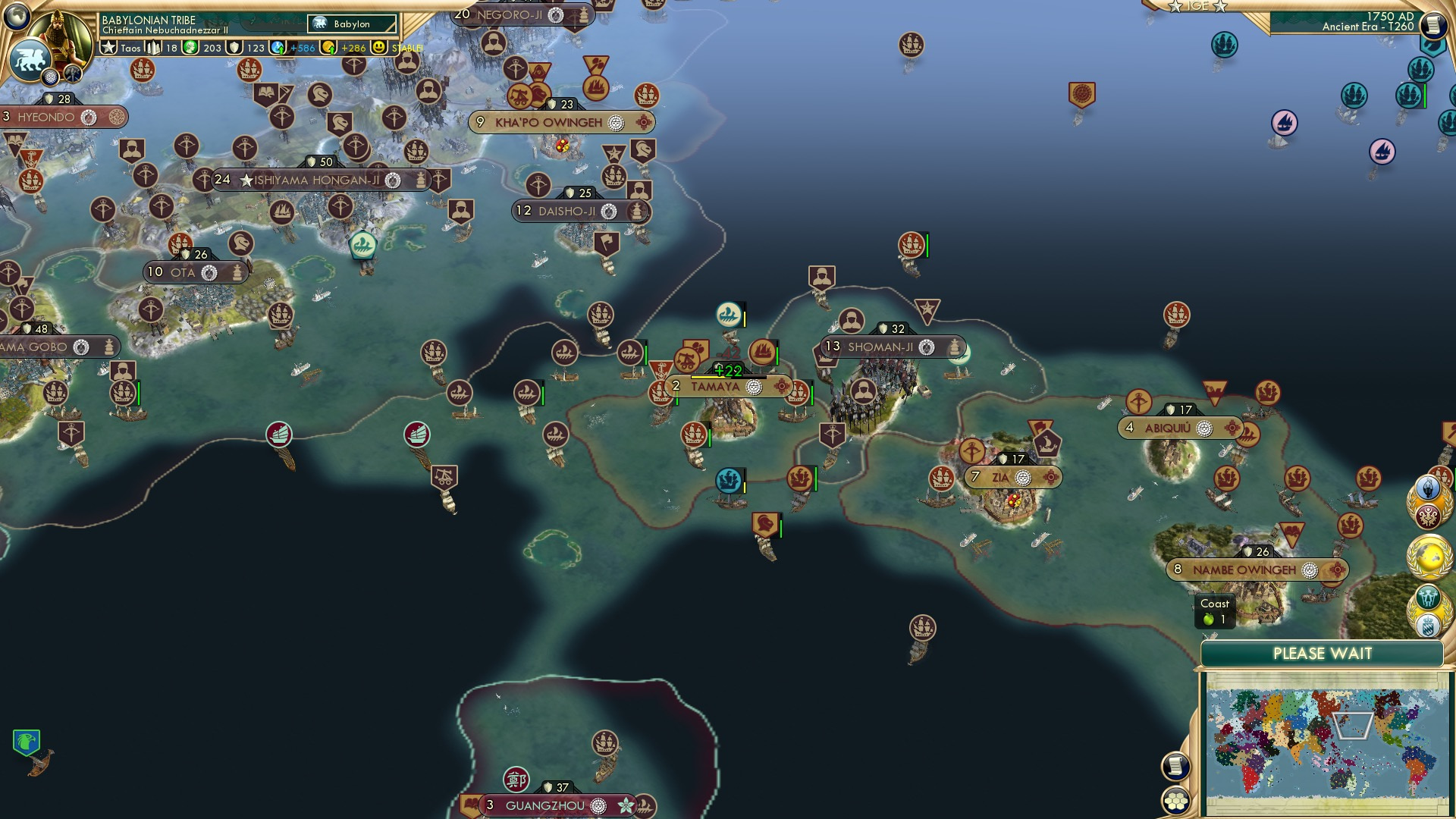The image size is (1456, 819).
Task: Click the gold coin income icon
Action: (x=329, y=48)
